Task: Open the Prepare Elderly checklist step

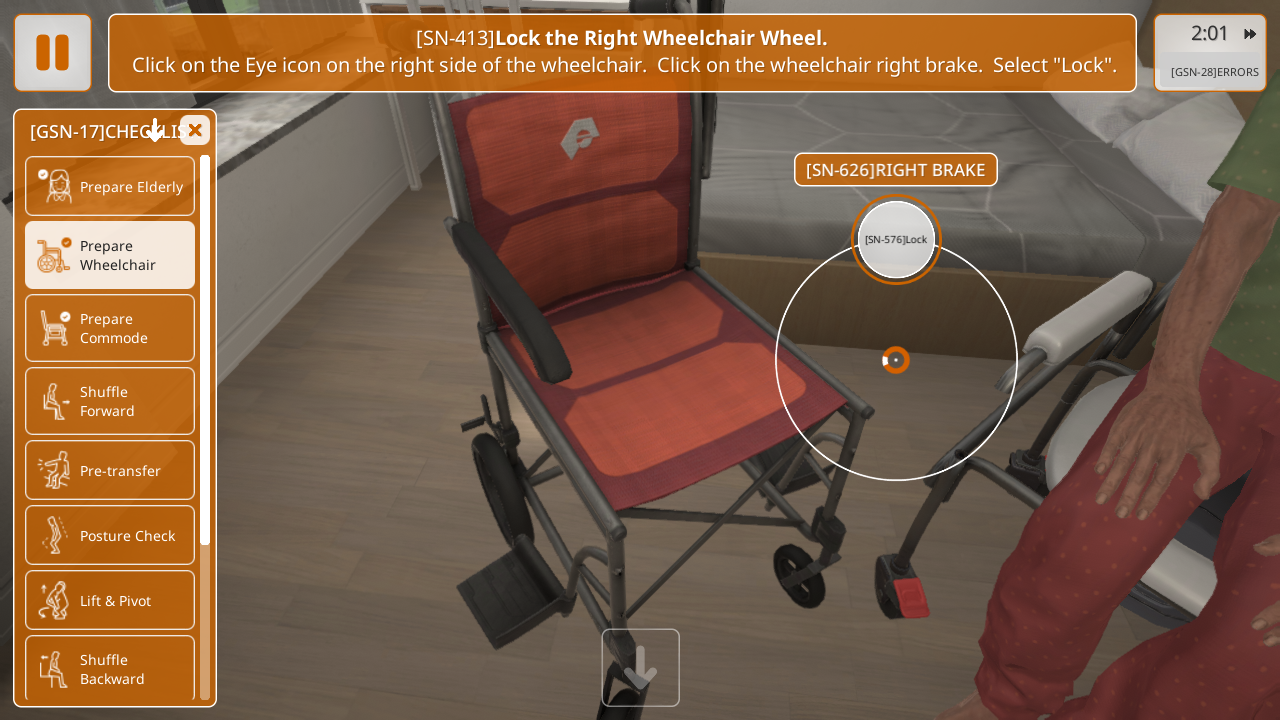Action: (x=110, y=186)
